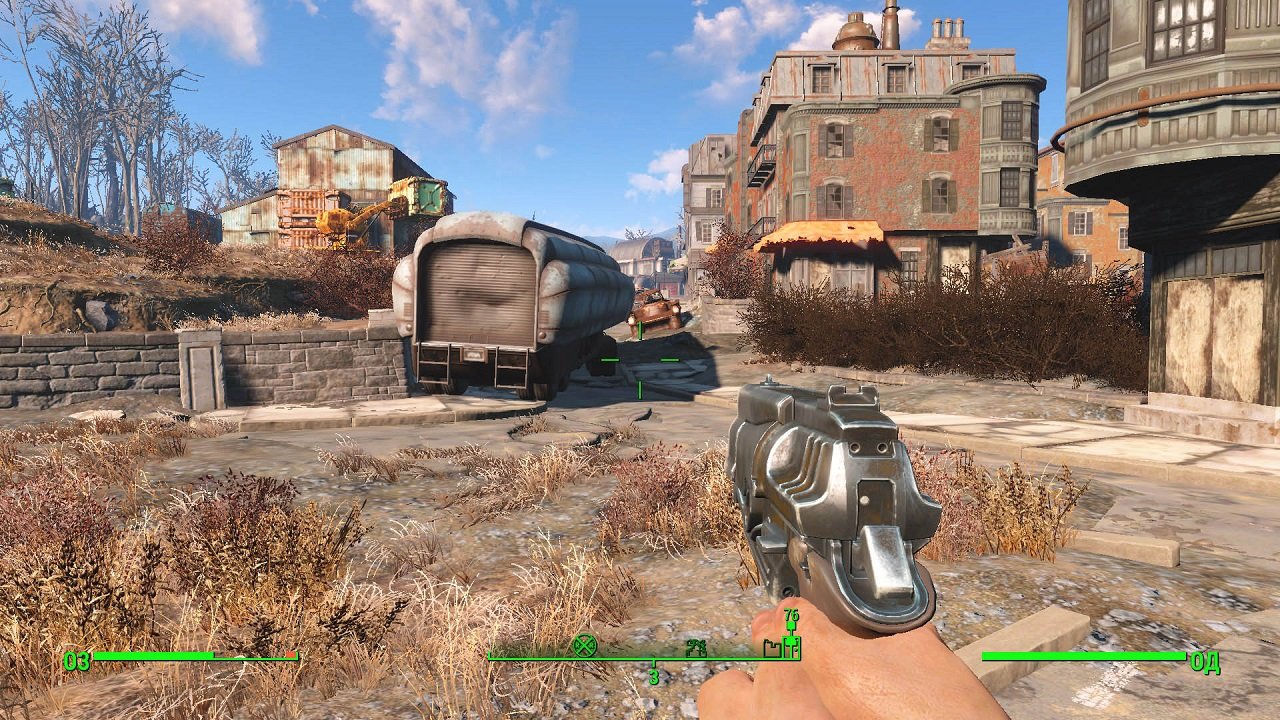Click the north tick mark on the compass
Viewport: 1280px width, 720px height.
(x=653, y=663)
